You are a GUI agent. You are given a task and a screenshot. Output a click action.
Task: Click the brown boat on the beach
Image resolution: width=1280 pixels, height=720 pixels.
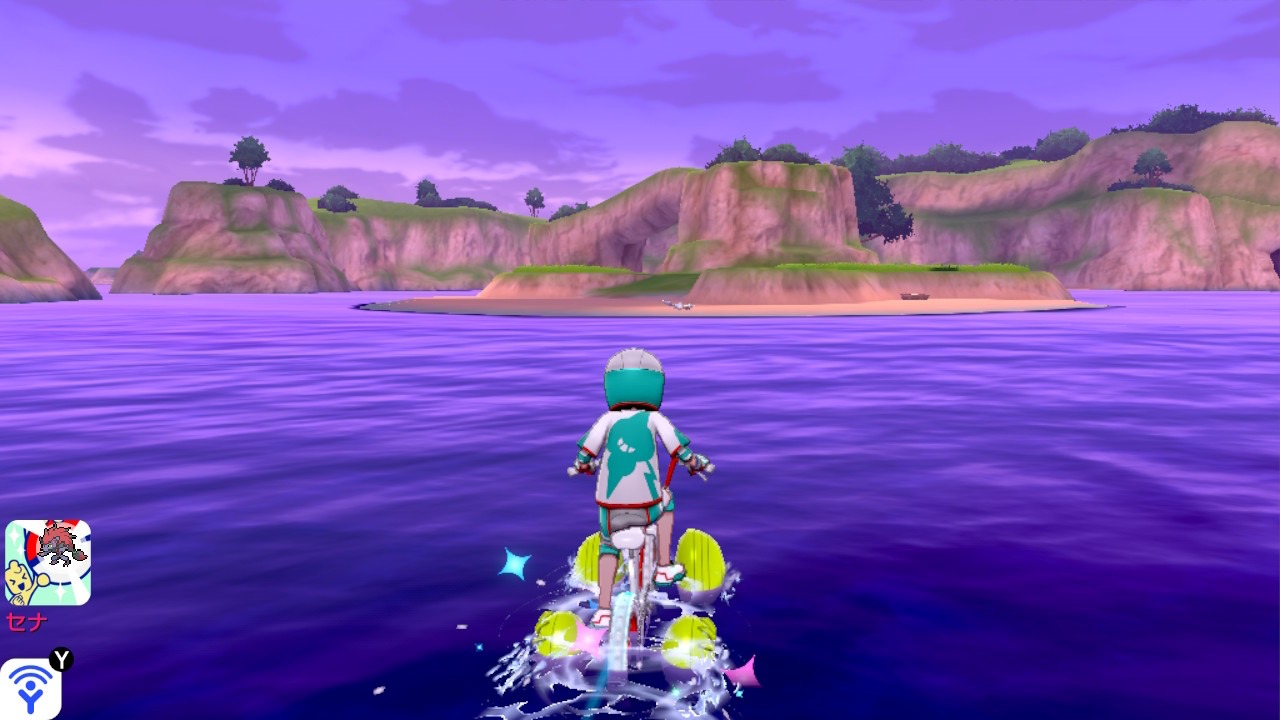[913, 295]
